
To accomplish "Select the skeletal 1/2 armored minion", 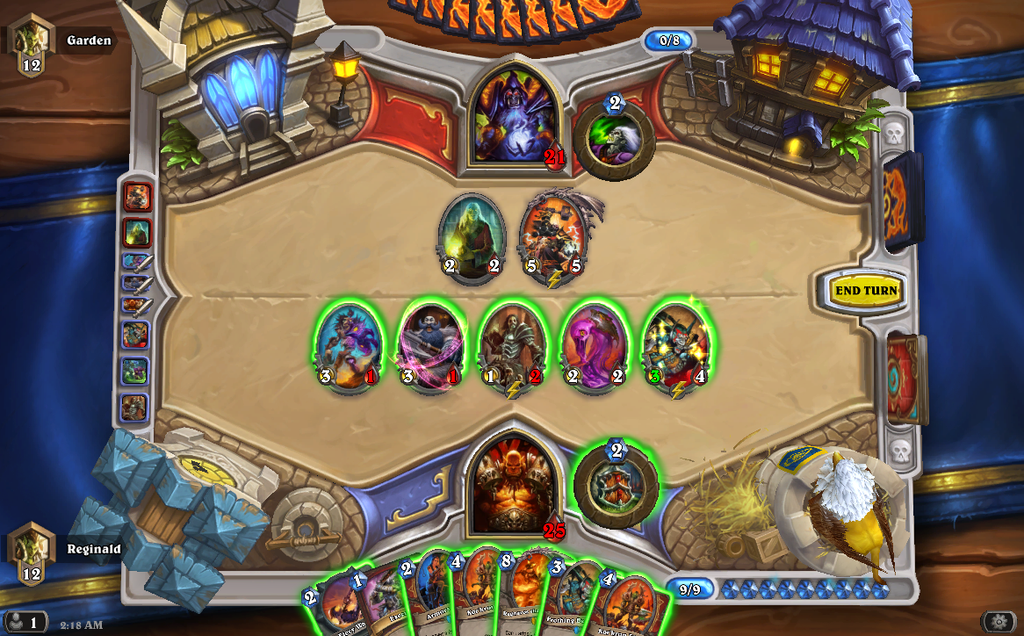I will click(513, 345).
